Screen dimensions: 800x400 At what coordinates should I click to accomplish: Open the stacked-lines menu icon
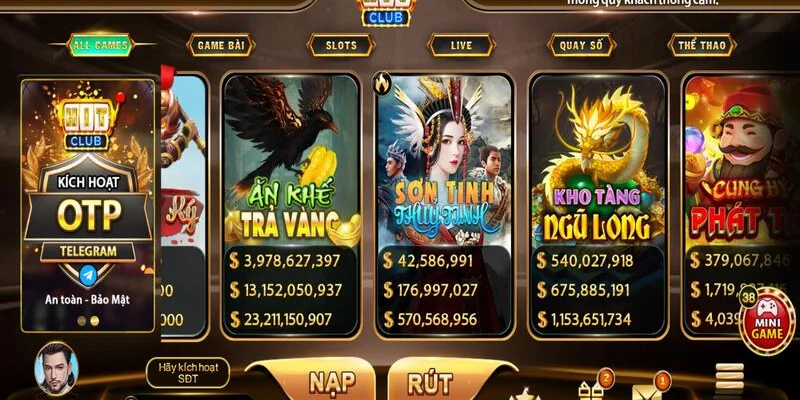coord(729,378)
